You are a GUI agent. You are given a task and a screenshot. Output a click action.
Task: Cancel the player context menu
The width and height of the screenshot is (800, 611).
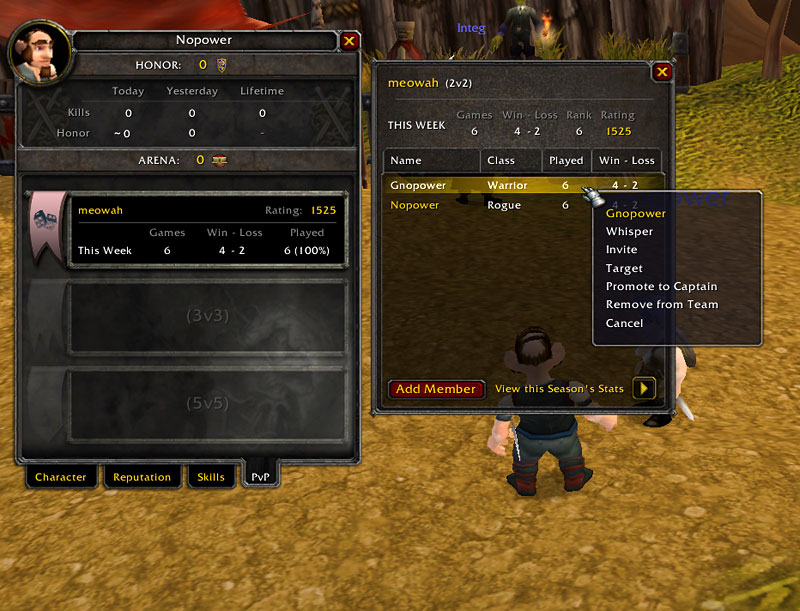[x=624, y=323]
